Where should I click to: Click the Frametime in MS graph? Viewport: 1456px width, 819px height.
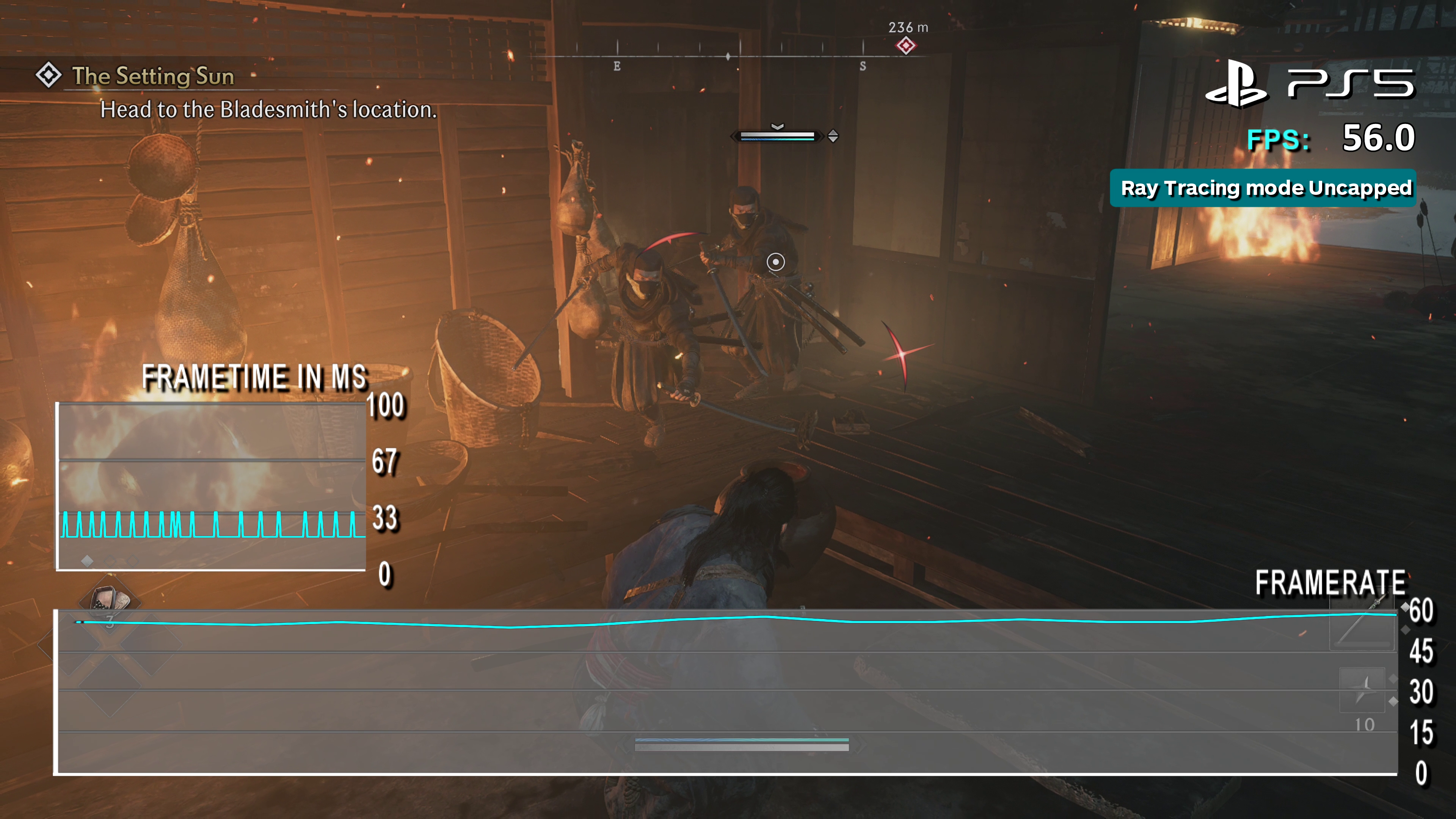click(x=212, y=485)
